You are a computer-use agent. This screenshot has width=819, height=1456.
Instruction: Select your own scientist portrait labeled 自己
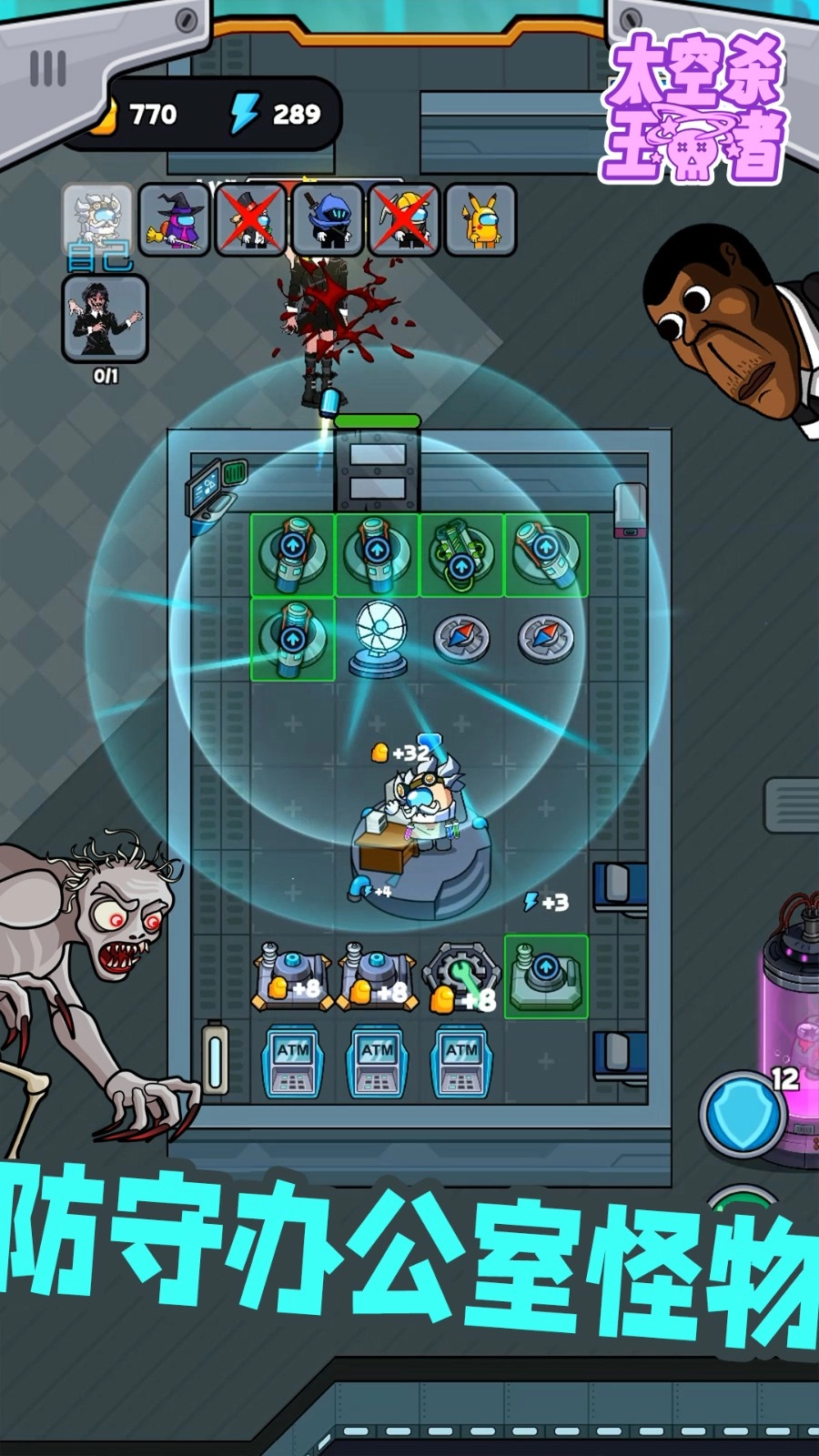(x=98, y=221)
